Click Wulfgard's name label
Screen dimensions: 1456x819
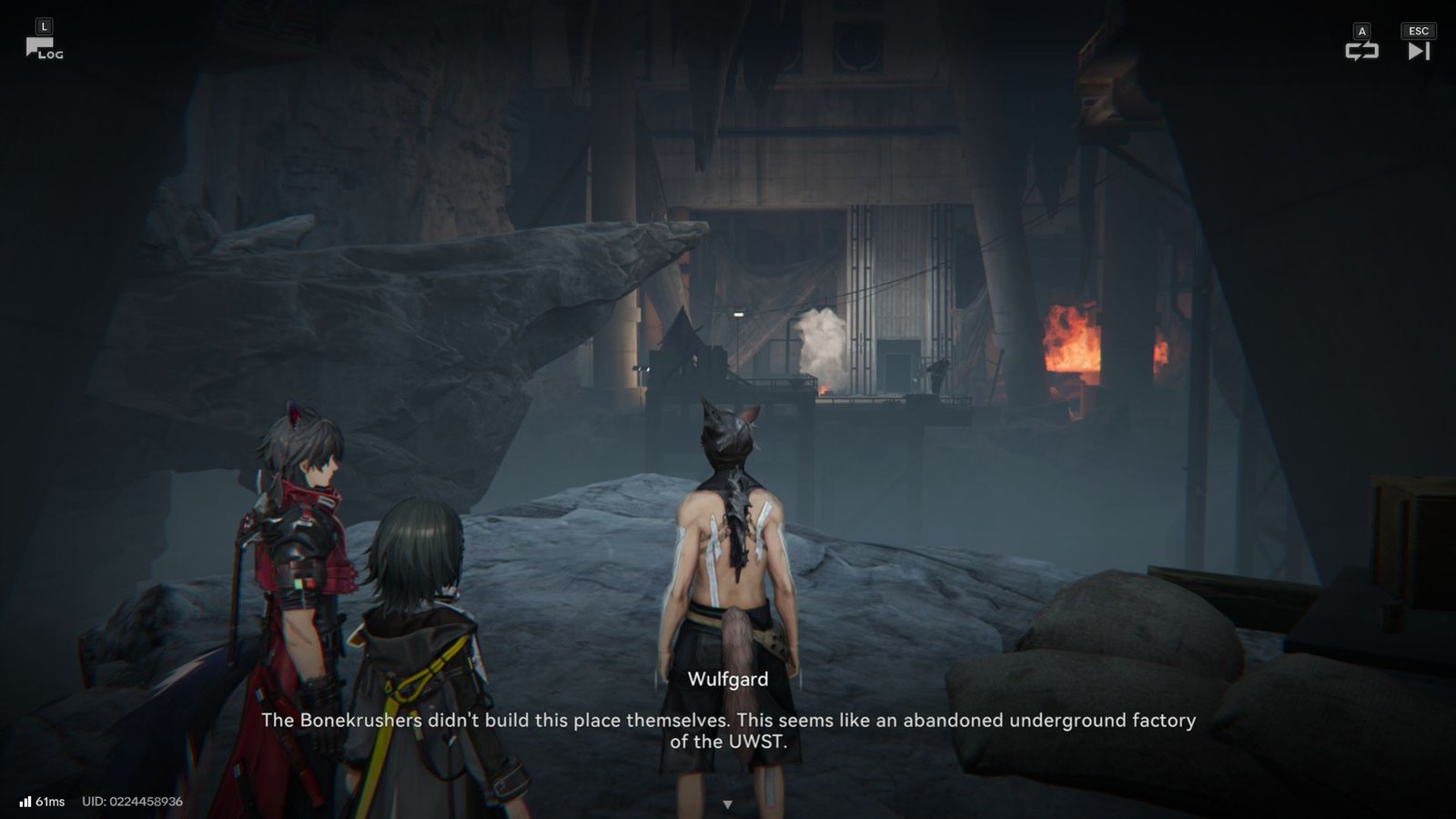click(x=728, y=679)
